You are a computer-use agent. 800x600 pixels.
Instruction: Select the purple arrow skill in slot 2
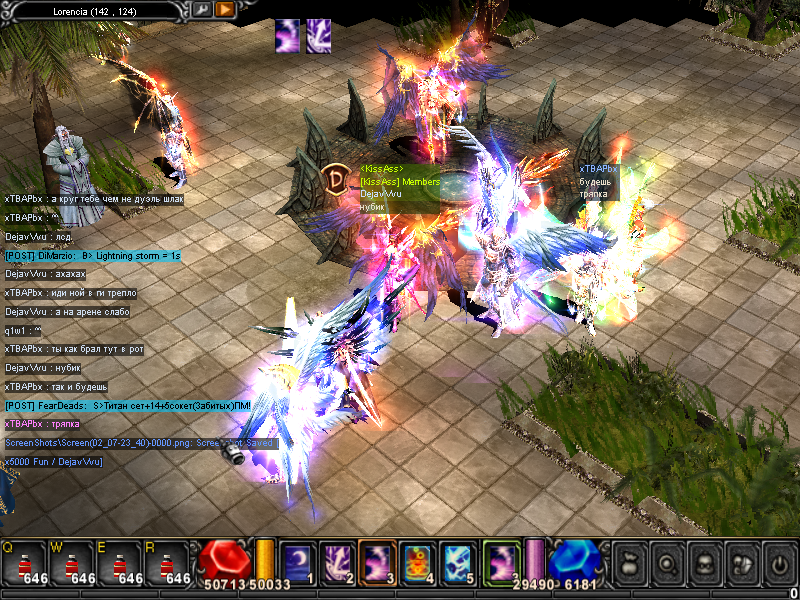coord(338,562)
